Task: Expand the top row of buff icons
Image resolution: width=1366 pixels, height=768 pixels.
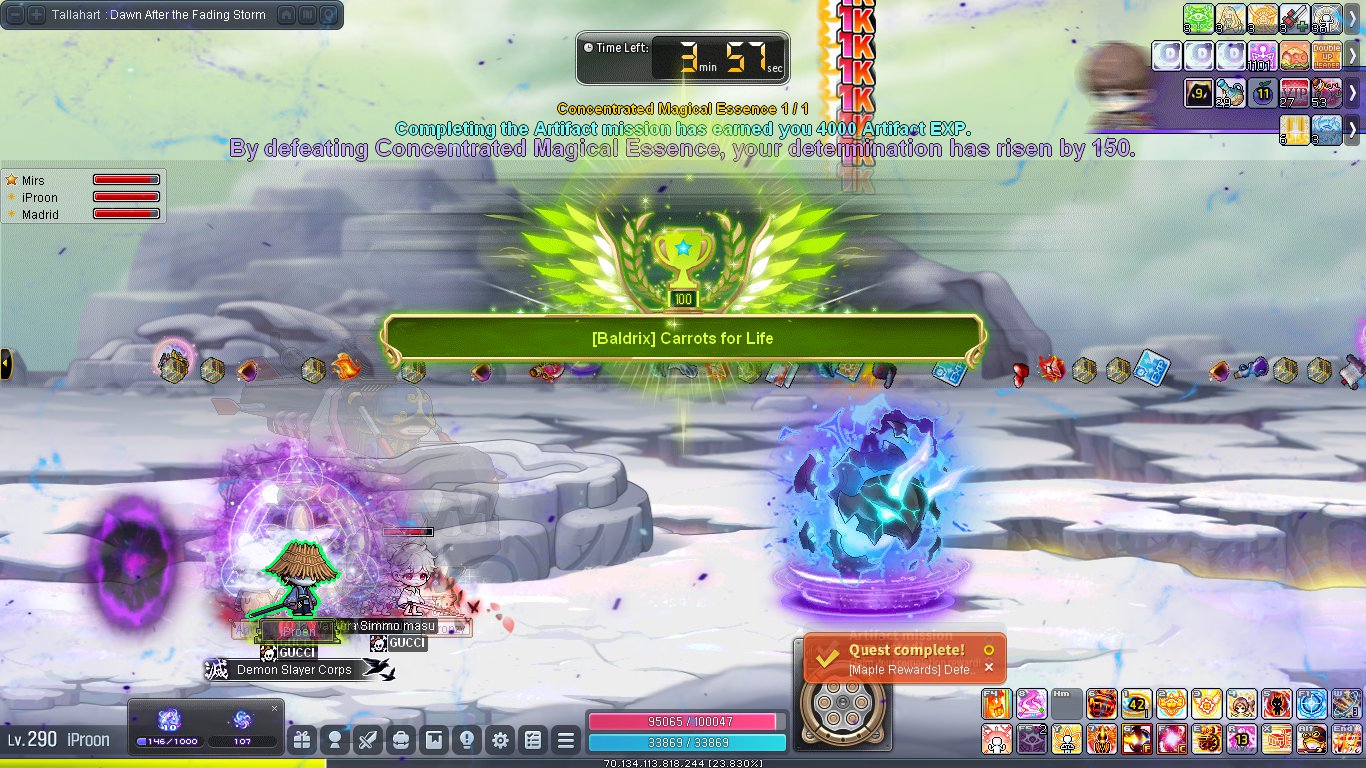Action: pyautogui.click(x=1352, y=18)
